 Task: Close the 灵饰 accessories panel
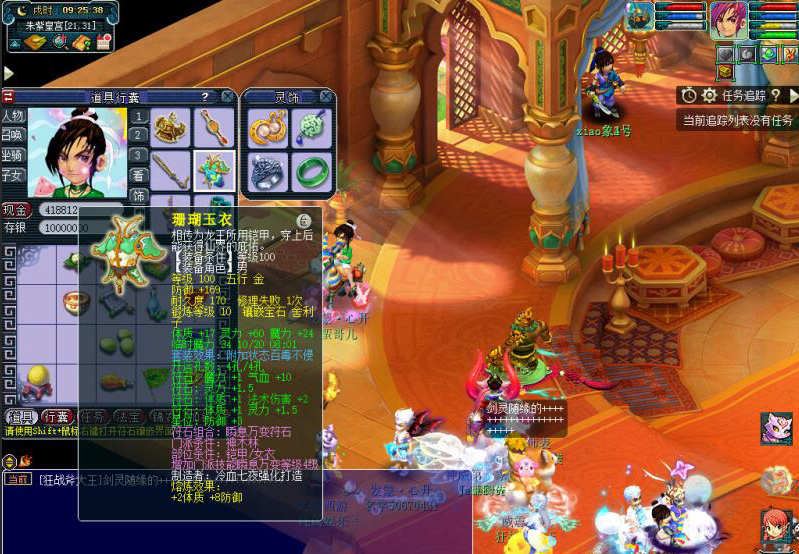point(325,97)
